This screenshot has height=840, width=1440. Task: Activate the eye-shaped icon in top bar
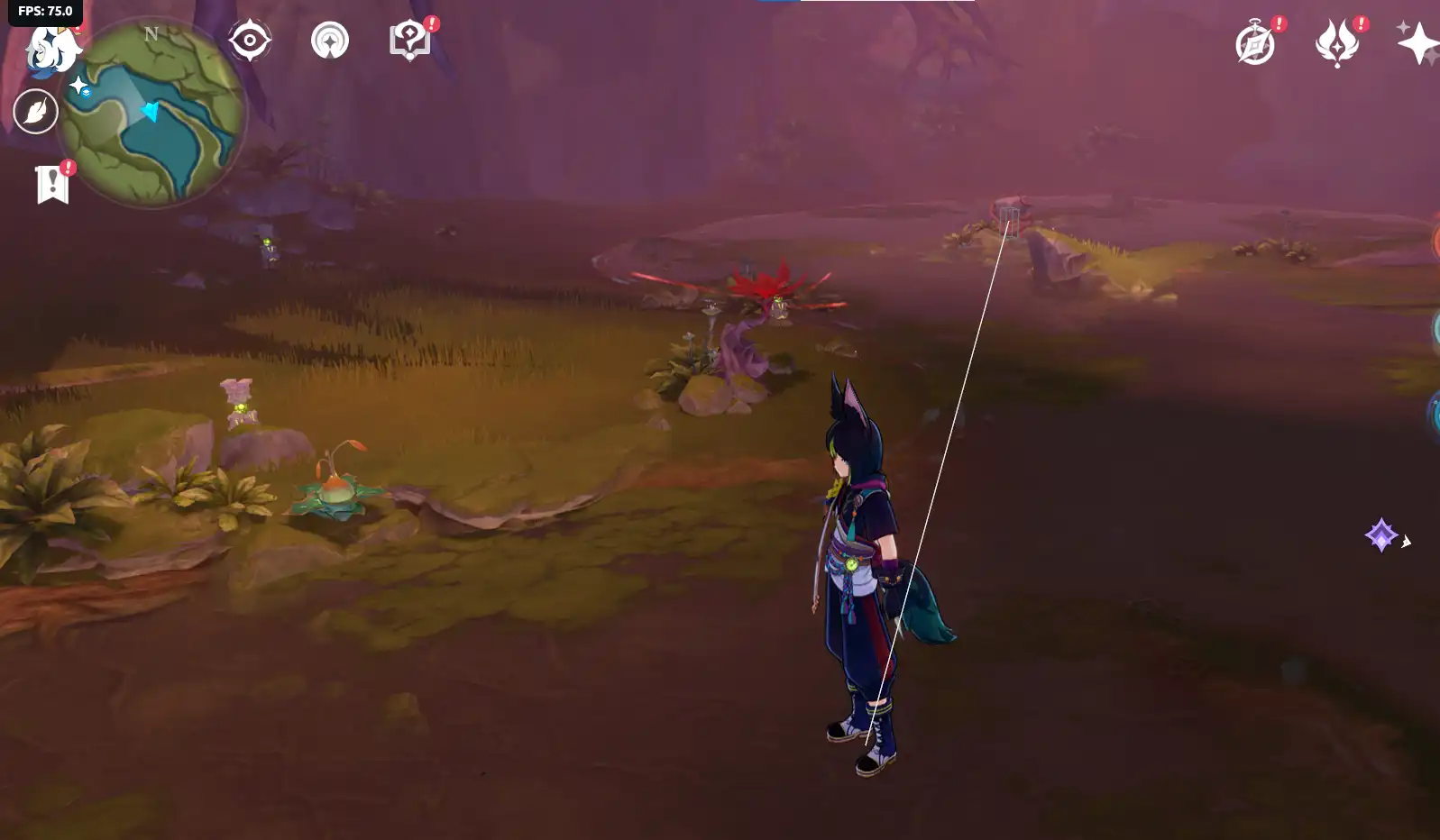click(x=250, y=41)
